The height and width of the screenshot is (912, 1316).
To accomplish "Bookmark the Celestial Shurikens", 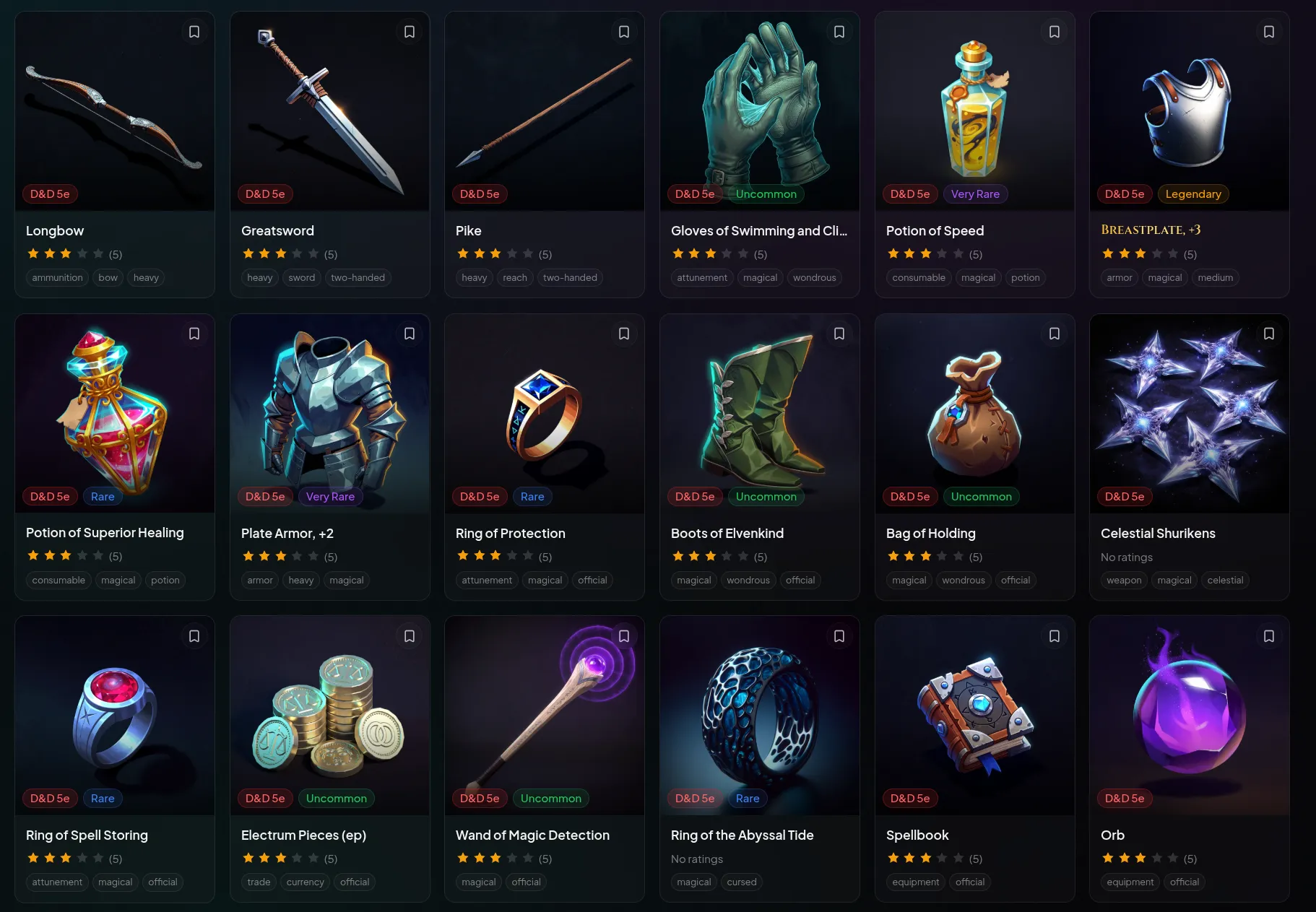I will [x=1269, y=333].
